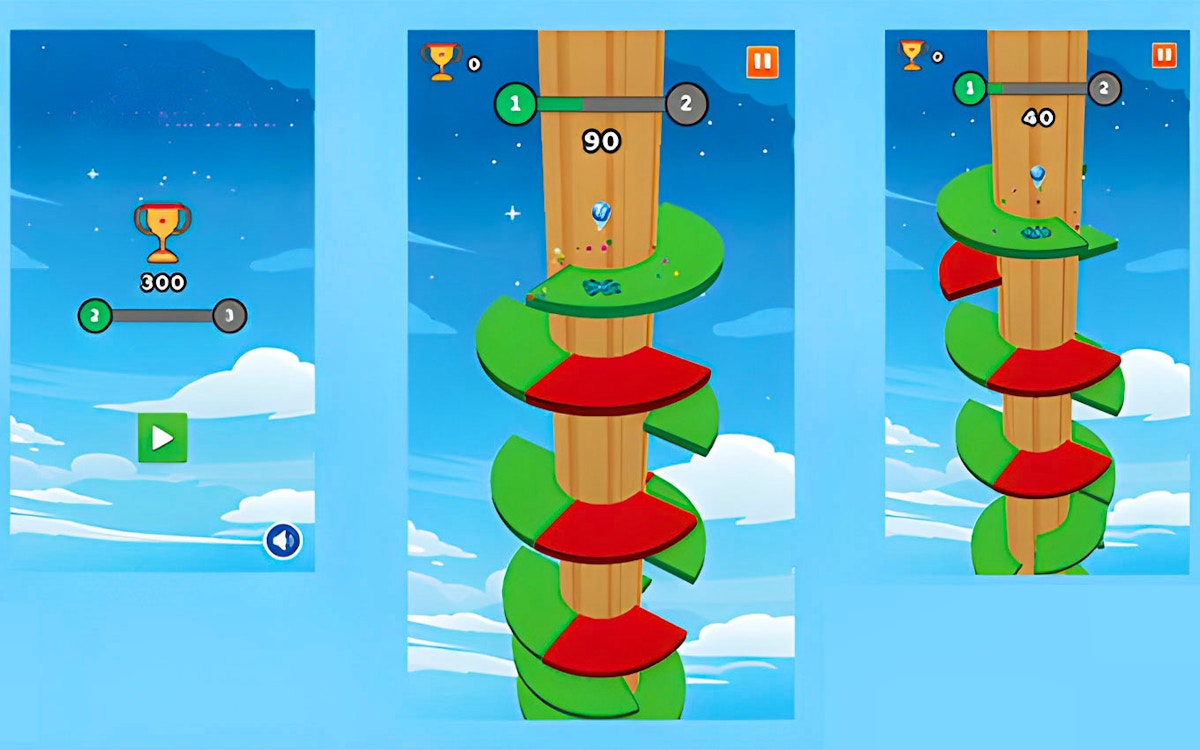This screenshot has height=750, width=1200.
Task: Pause the game showing score 90
Action: (762, 62)
